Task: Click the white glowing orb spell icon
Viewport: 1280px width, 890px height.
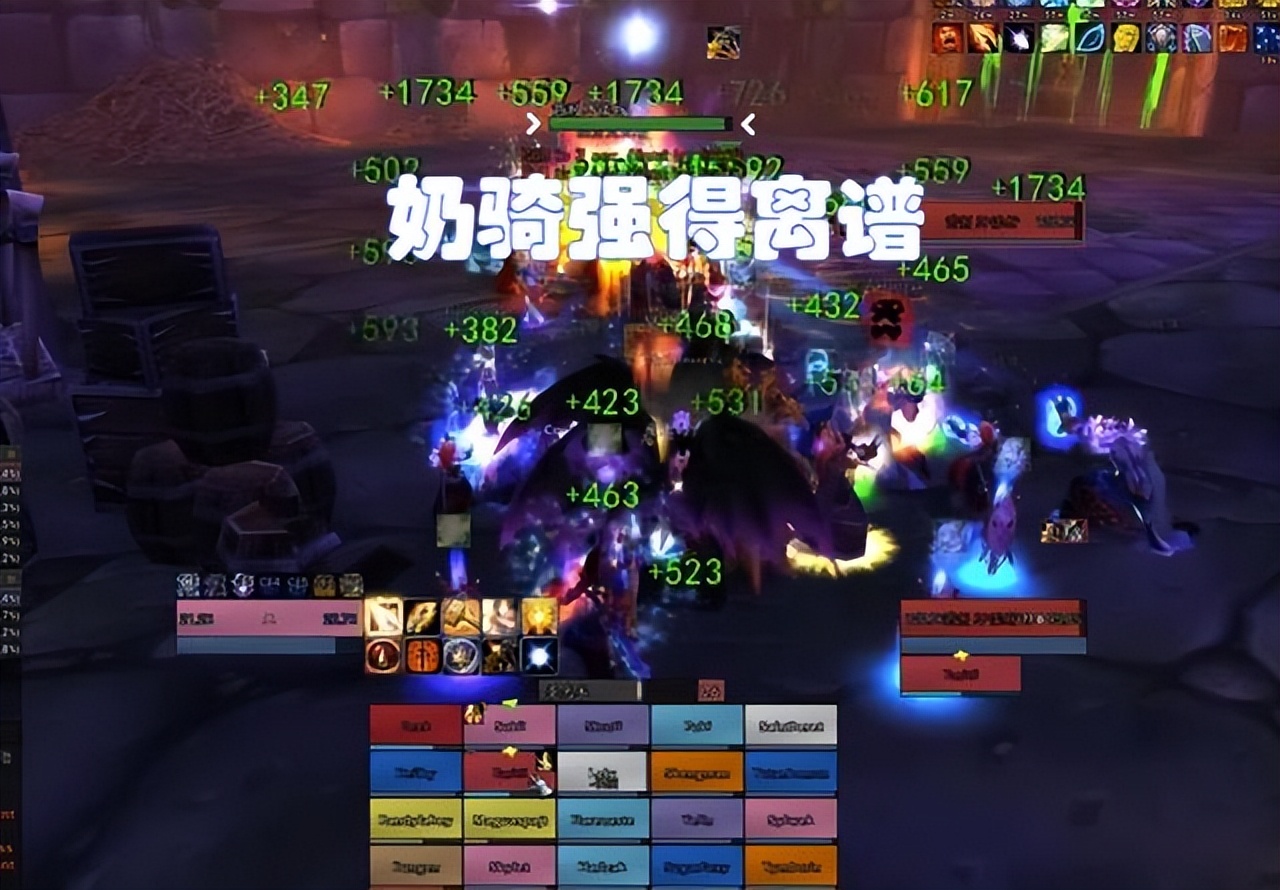Action: 538,656
